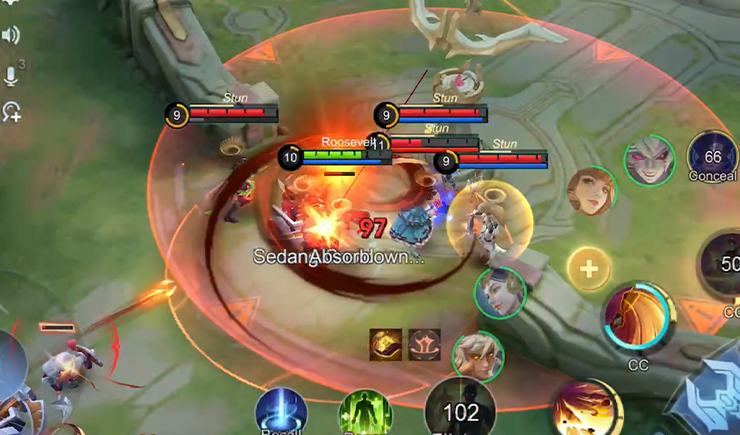Use the Conceal item on cooldown 66
This screenshot has height=435, width=740.
pos(712,155)
